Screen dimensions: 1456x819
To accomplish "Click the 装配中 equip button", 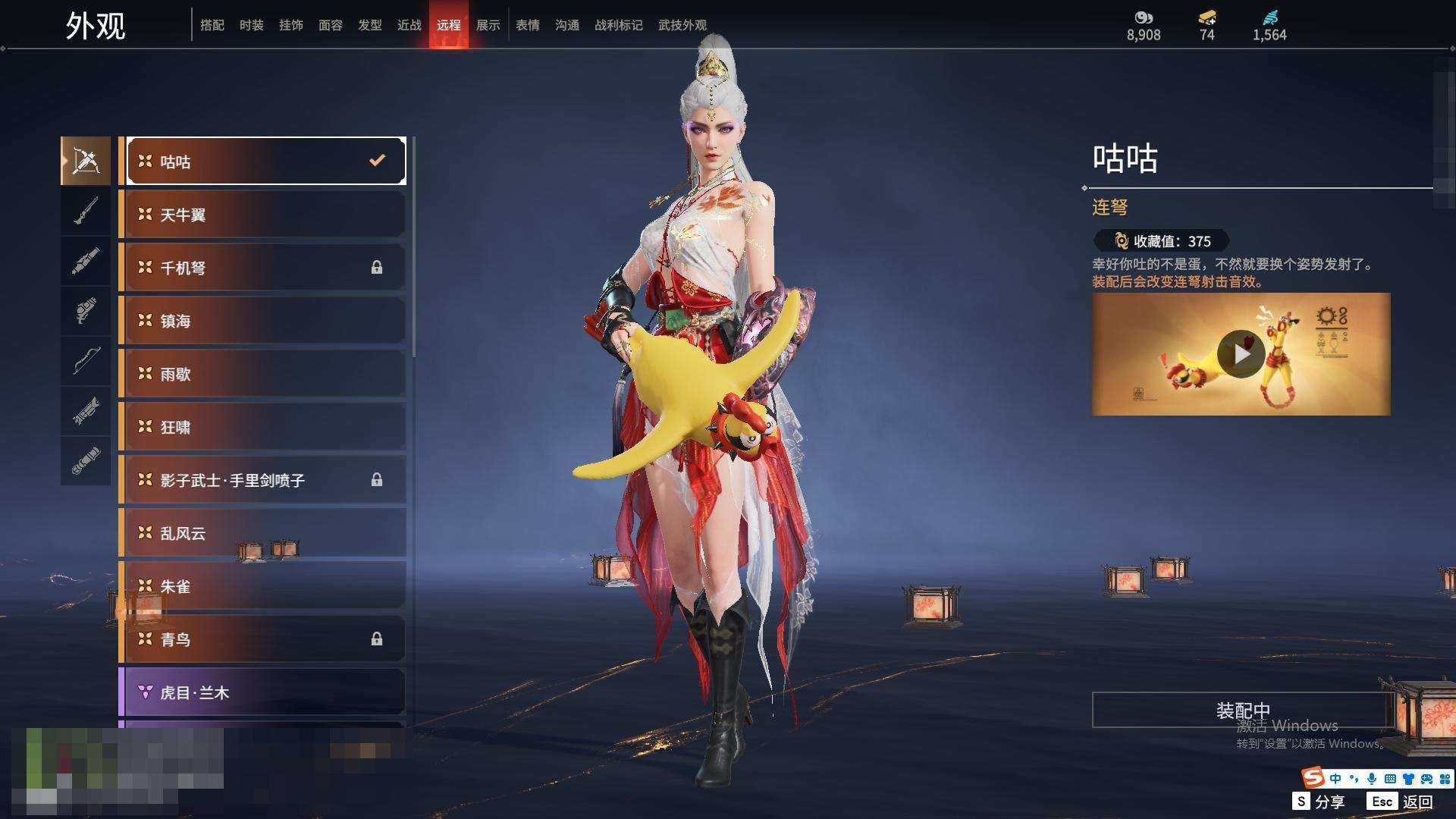I will coord(1242,710).
